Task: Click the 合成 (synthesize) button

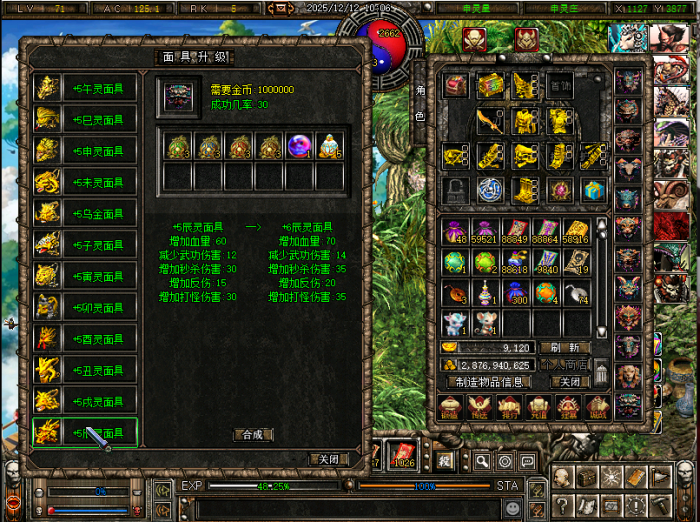Action: point(253,435)
